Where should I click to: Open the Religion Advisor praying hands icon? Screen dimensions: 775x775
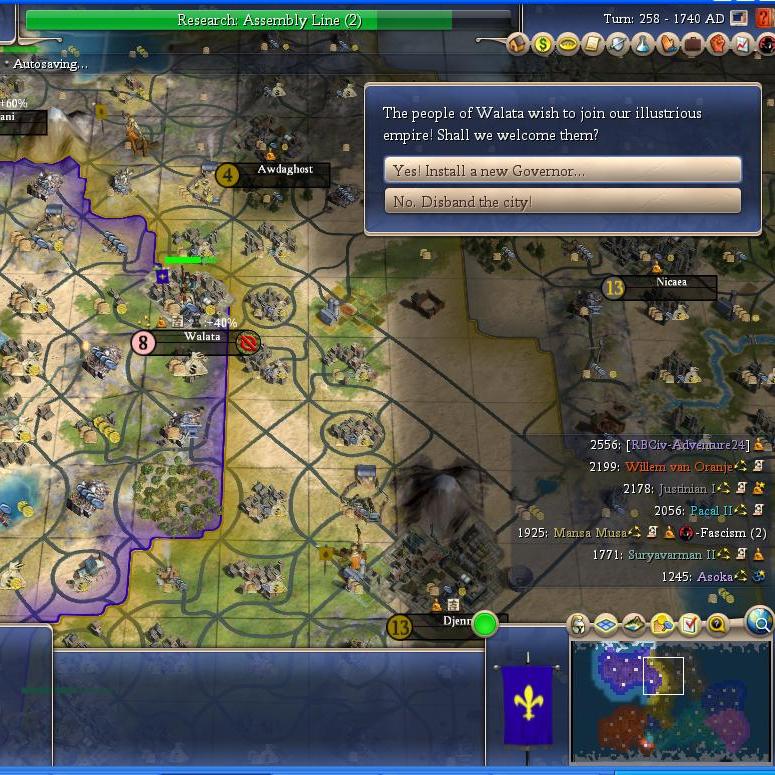[x=668, y=44]
